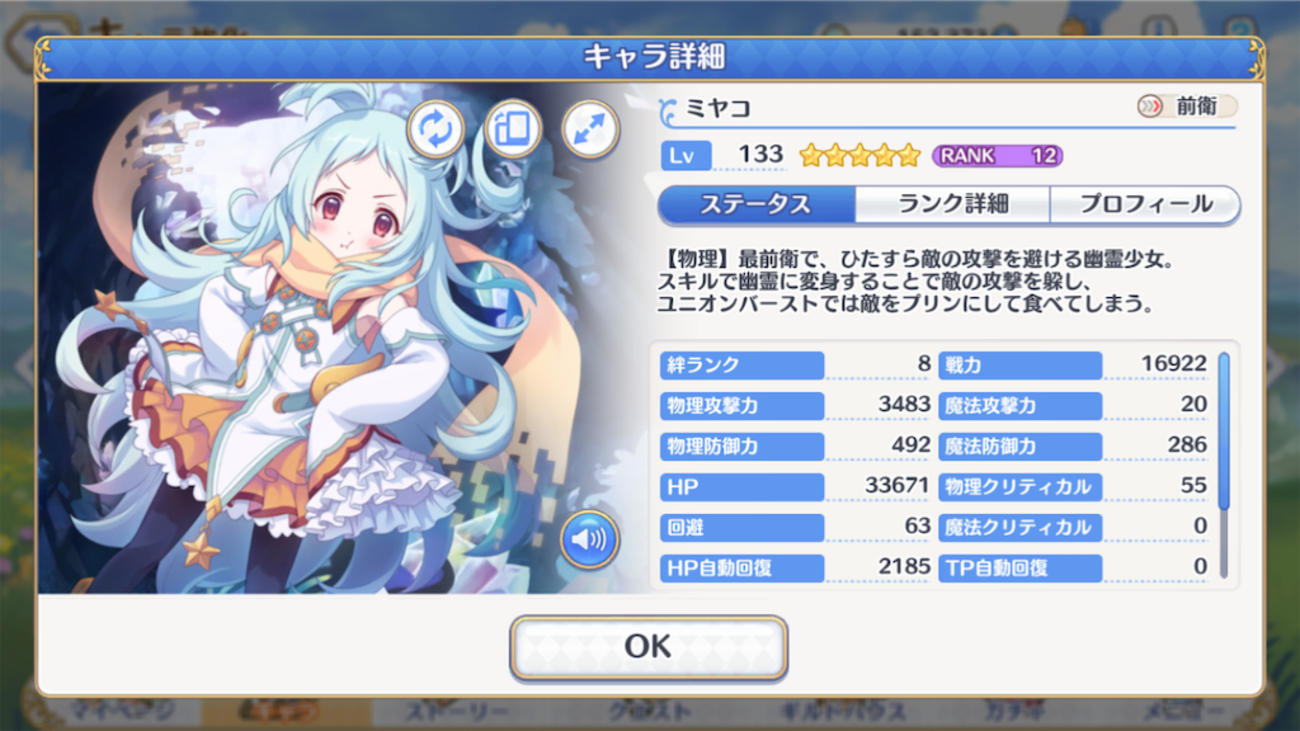Image resolution: width=1300 pixels, height=731 pixels.
Task: Tap the phone-shaped view icon
Action: coord(513,130)
